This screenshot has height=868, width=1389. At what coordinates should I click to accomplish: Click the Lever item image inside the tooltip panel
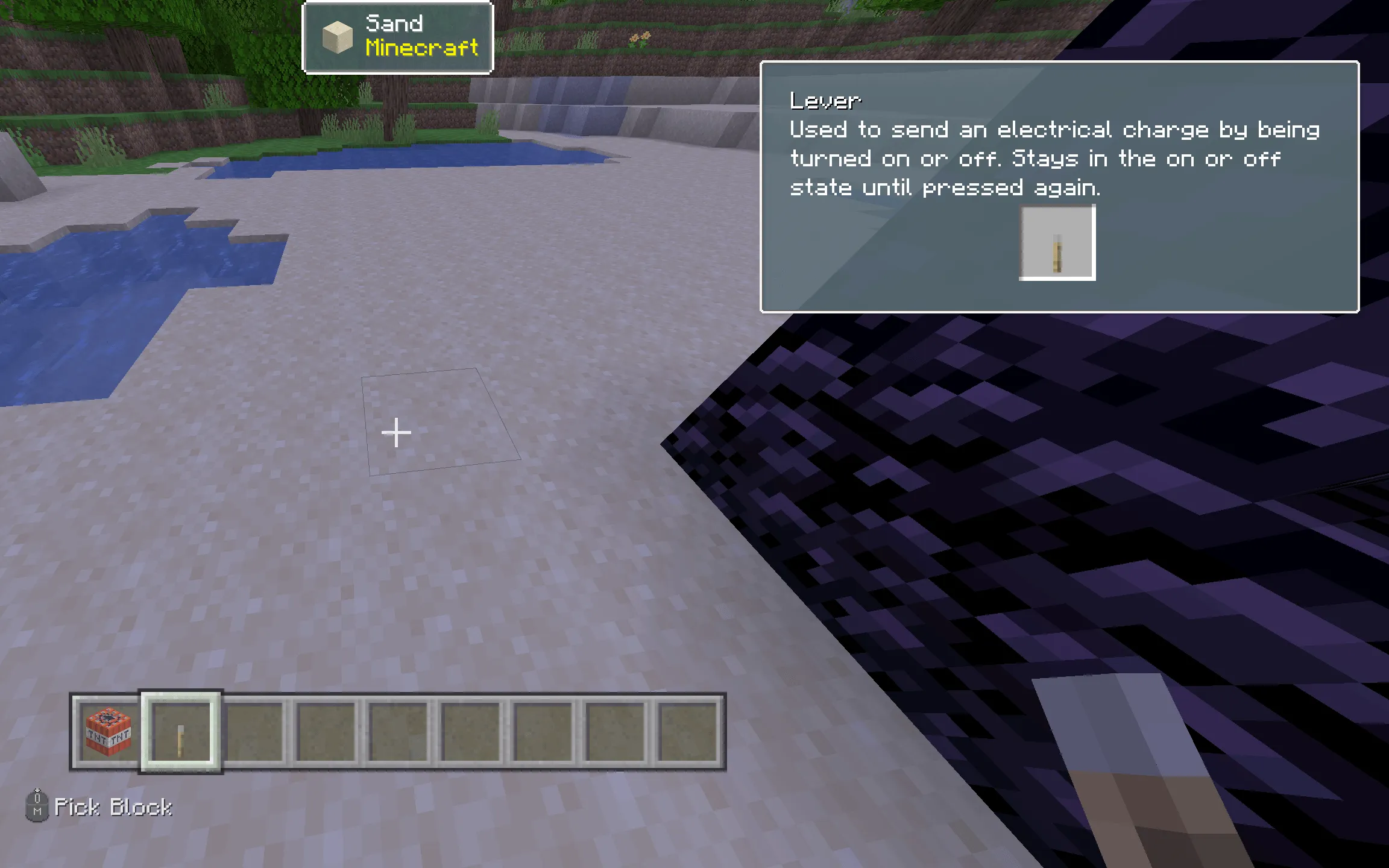[1057, 242]
